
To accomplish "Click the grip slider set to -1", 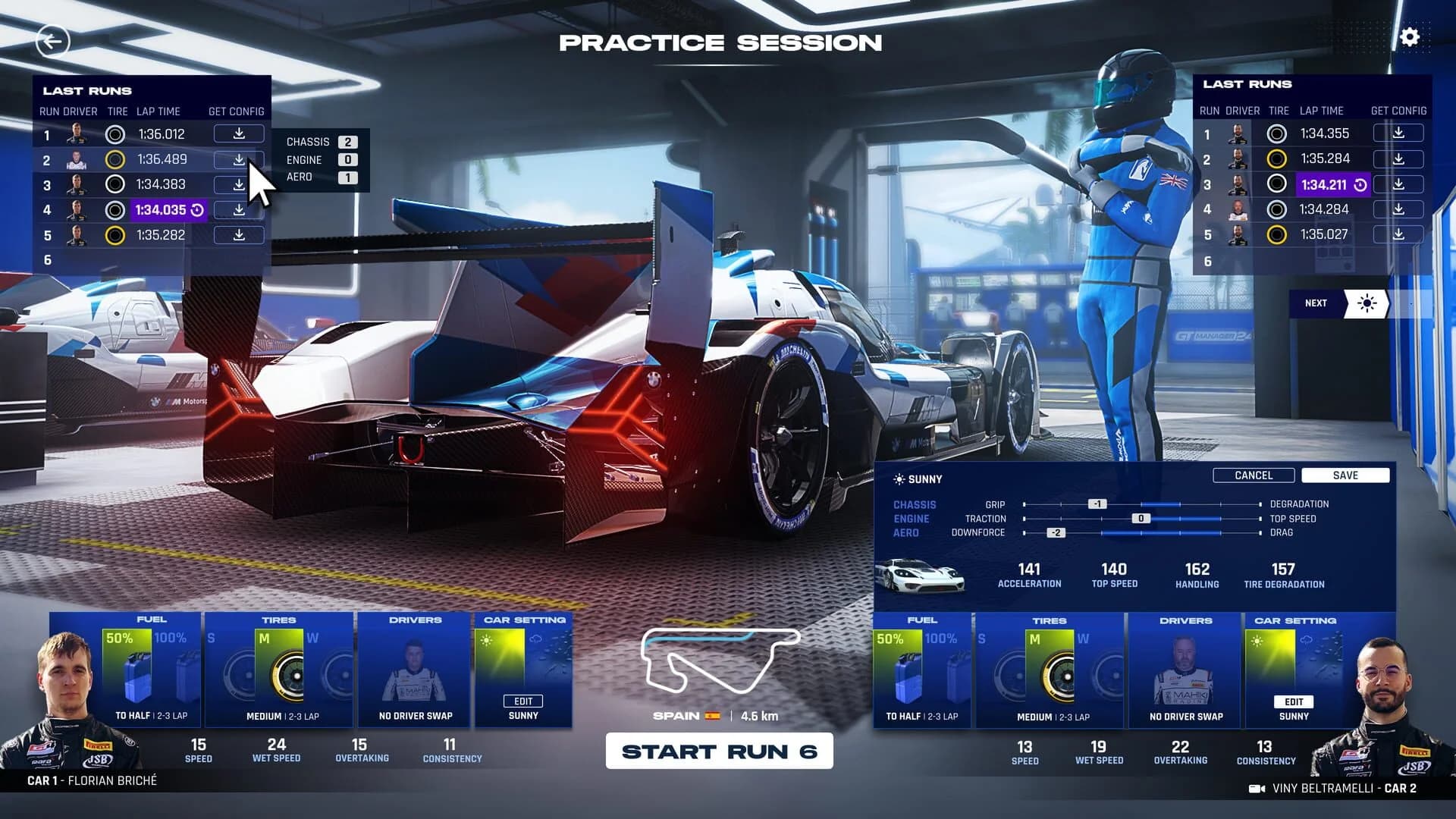I will click(x=1100, y=504).
